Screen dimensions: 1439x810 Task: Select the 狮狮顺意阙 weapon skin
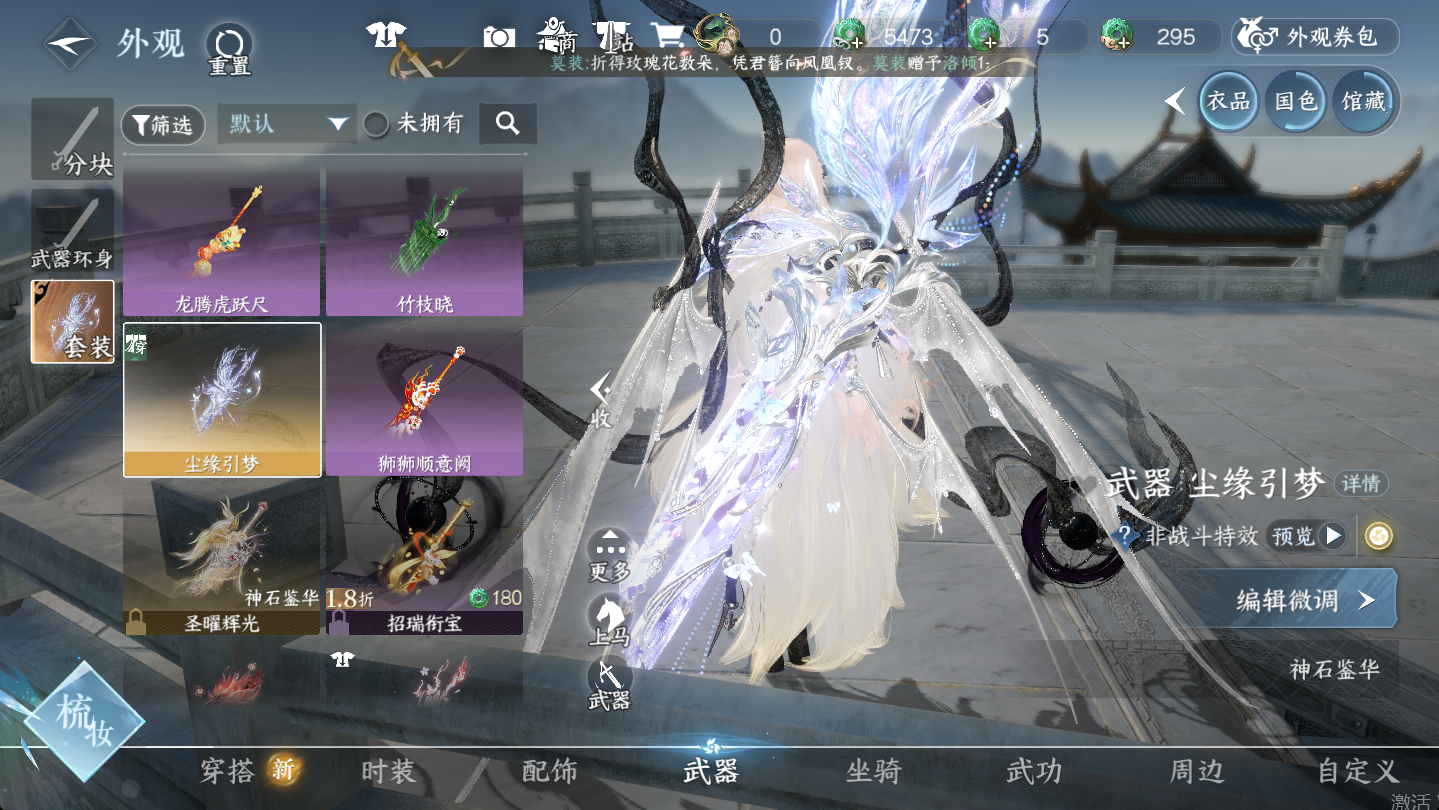424,400
